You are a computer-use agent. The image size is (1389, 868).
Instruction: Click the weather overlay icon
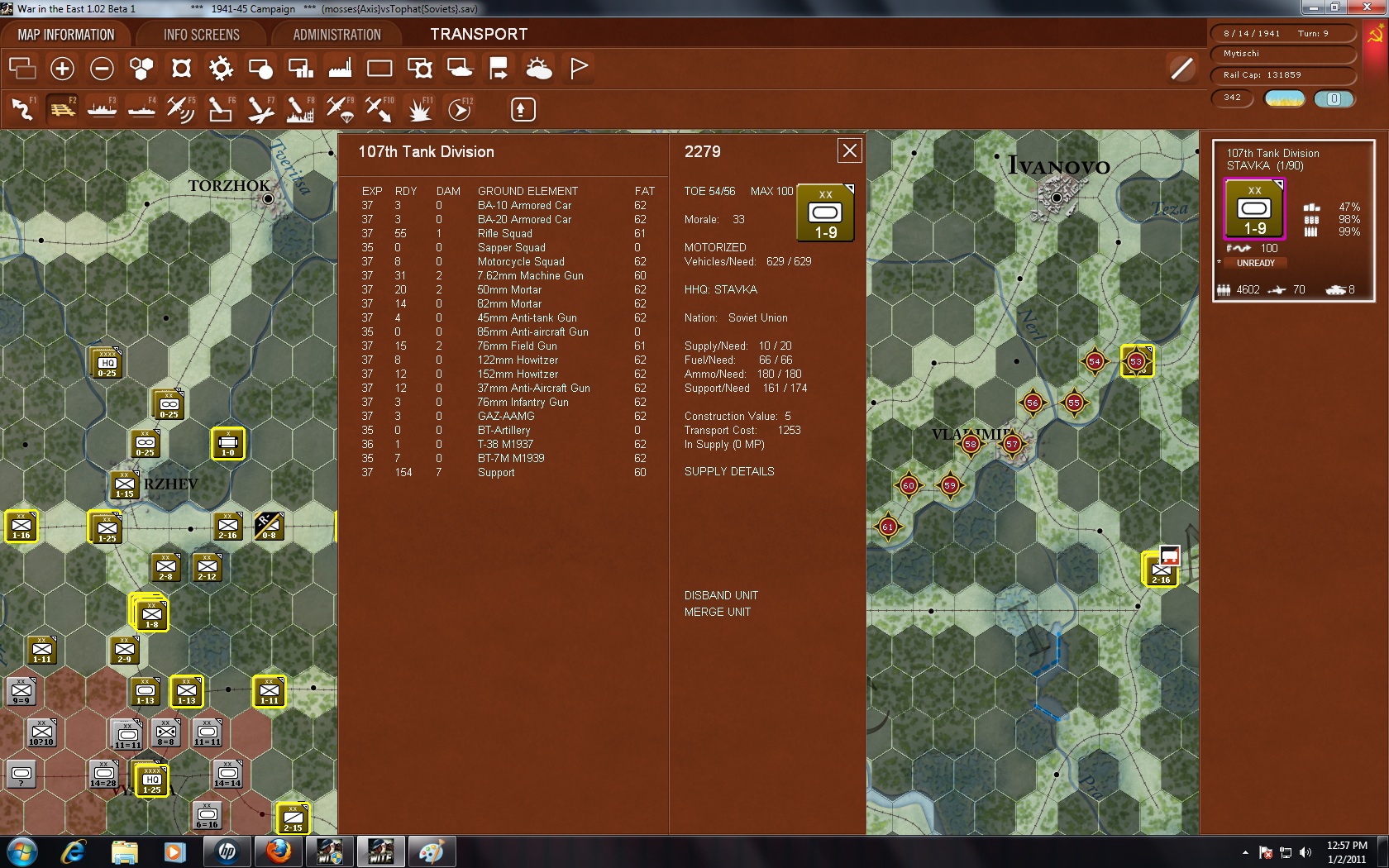[538, 68]
